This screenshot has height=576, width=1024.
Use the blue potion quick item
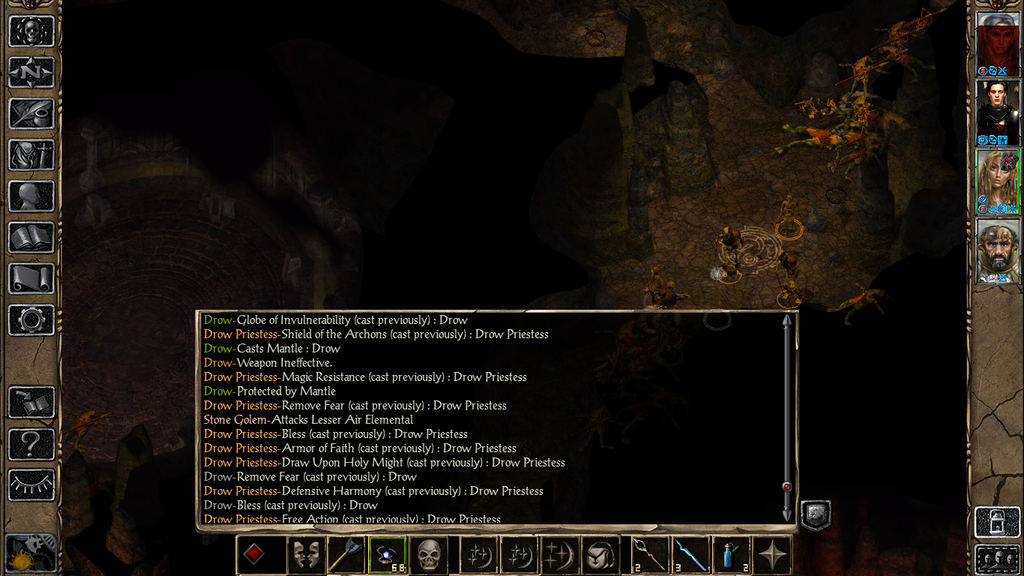731,555
